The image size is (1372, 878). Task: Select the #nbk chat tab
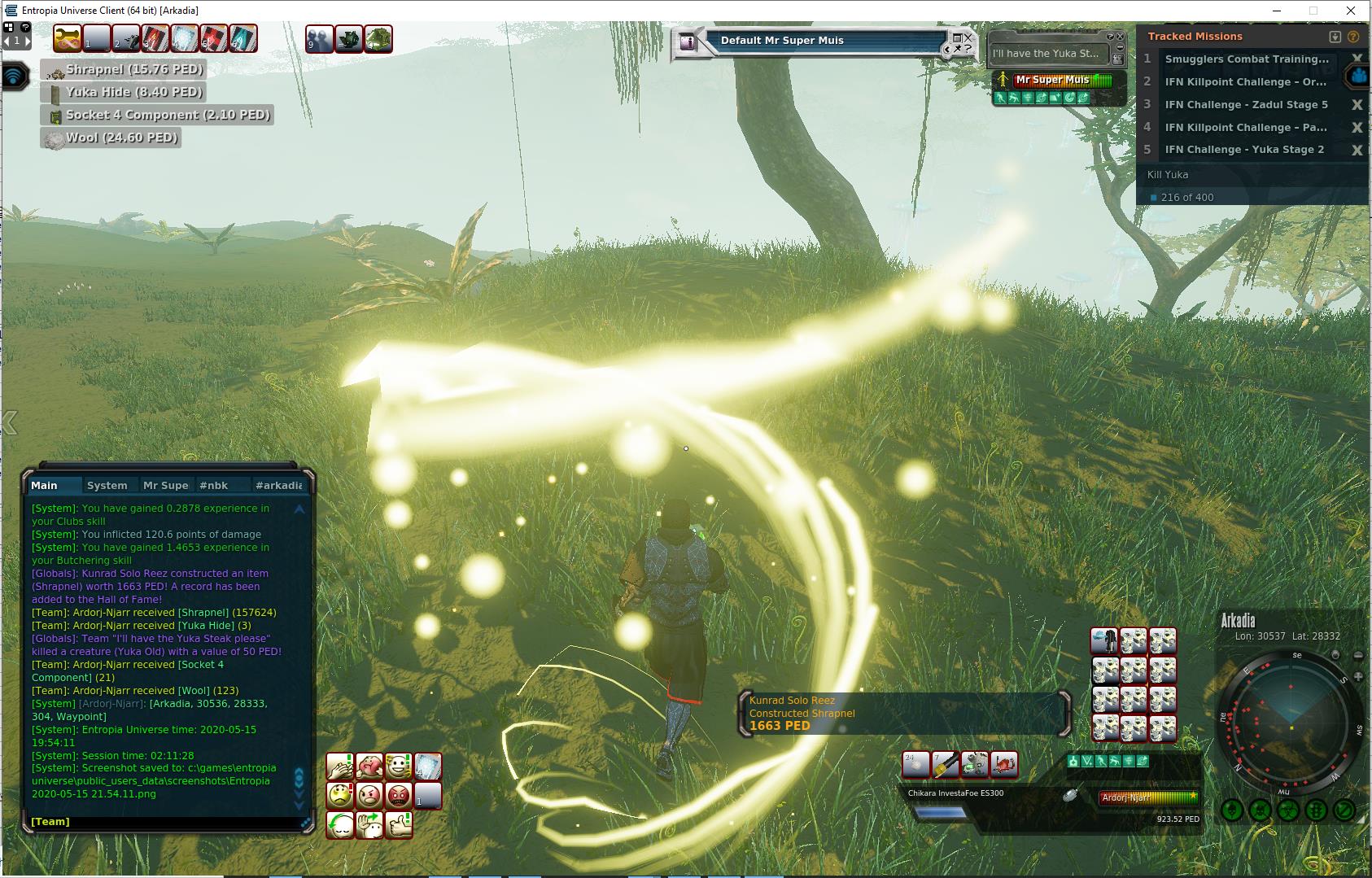213,485
